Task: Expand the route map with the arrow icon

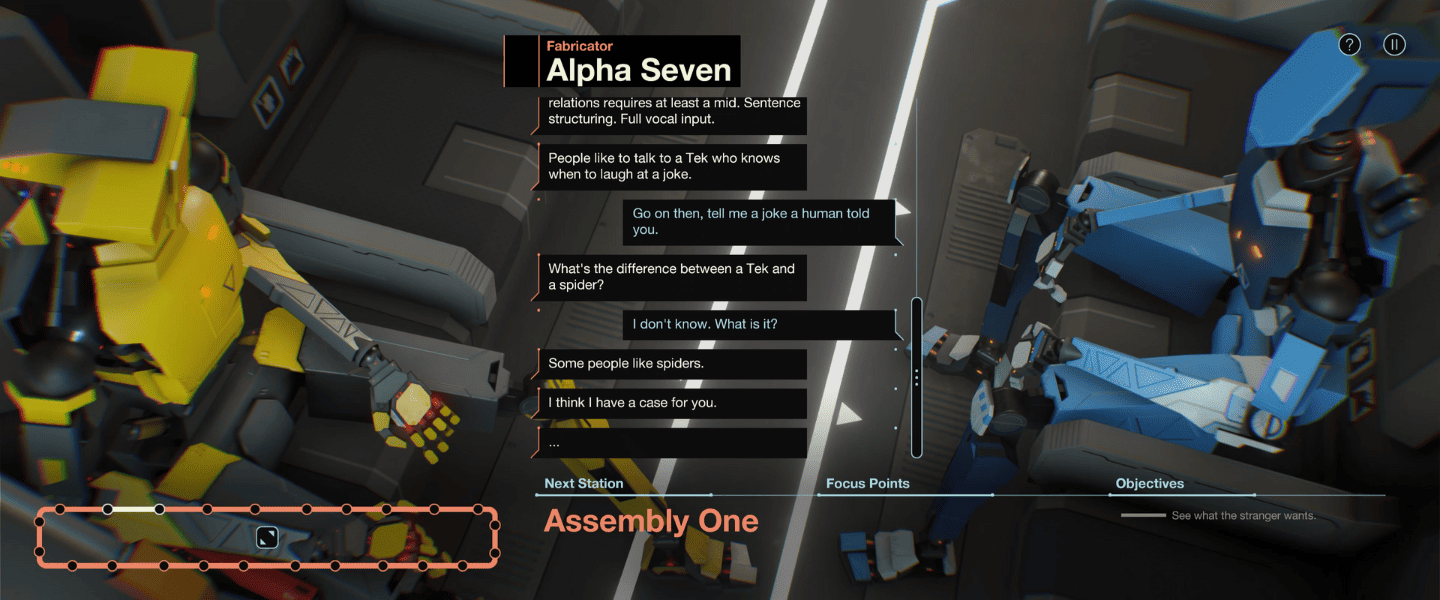Action: point(267,537)
